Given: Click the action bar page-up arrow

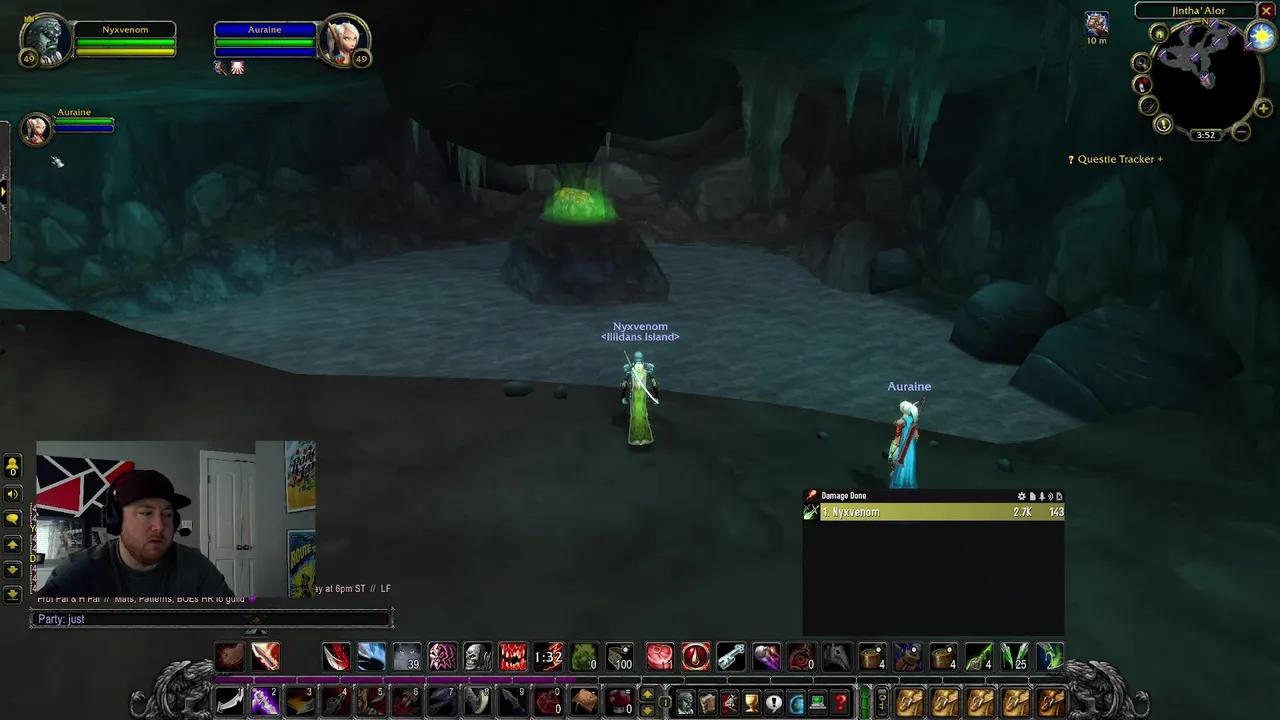Looking at the screenshot, I should point(645,695).
